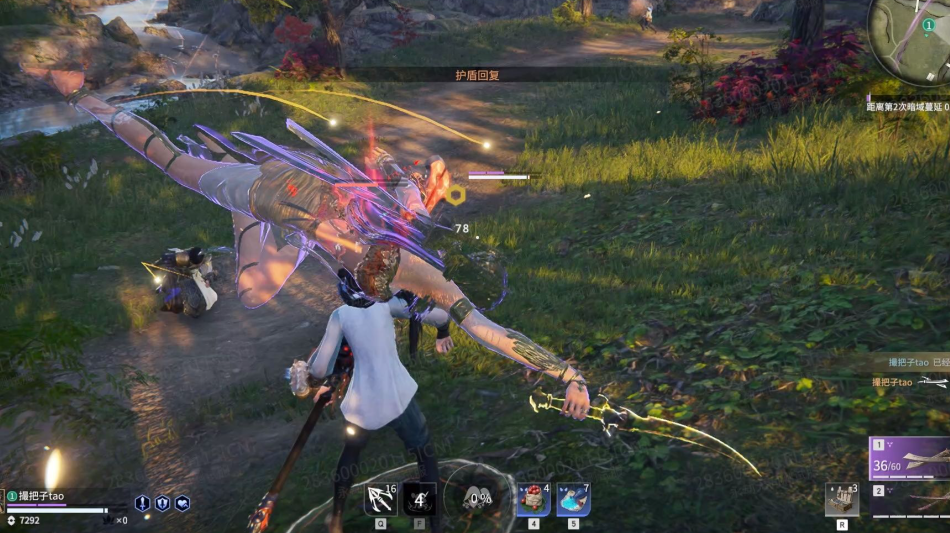Click the first blue shield buff icon
Viewport: 950px width, 533px height.
coord(143,503)
